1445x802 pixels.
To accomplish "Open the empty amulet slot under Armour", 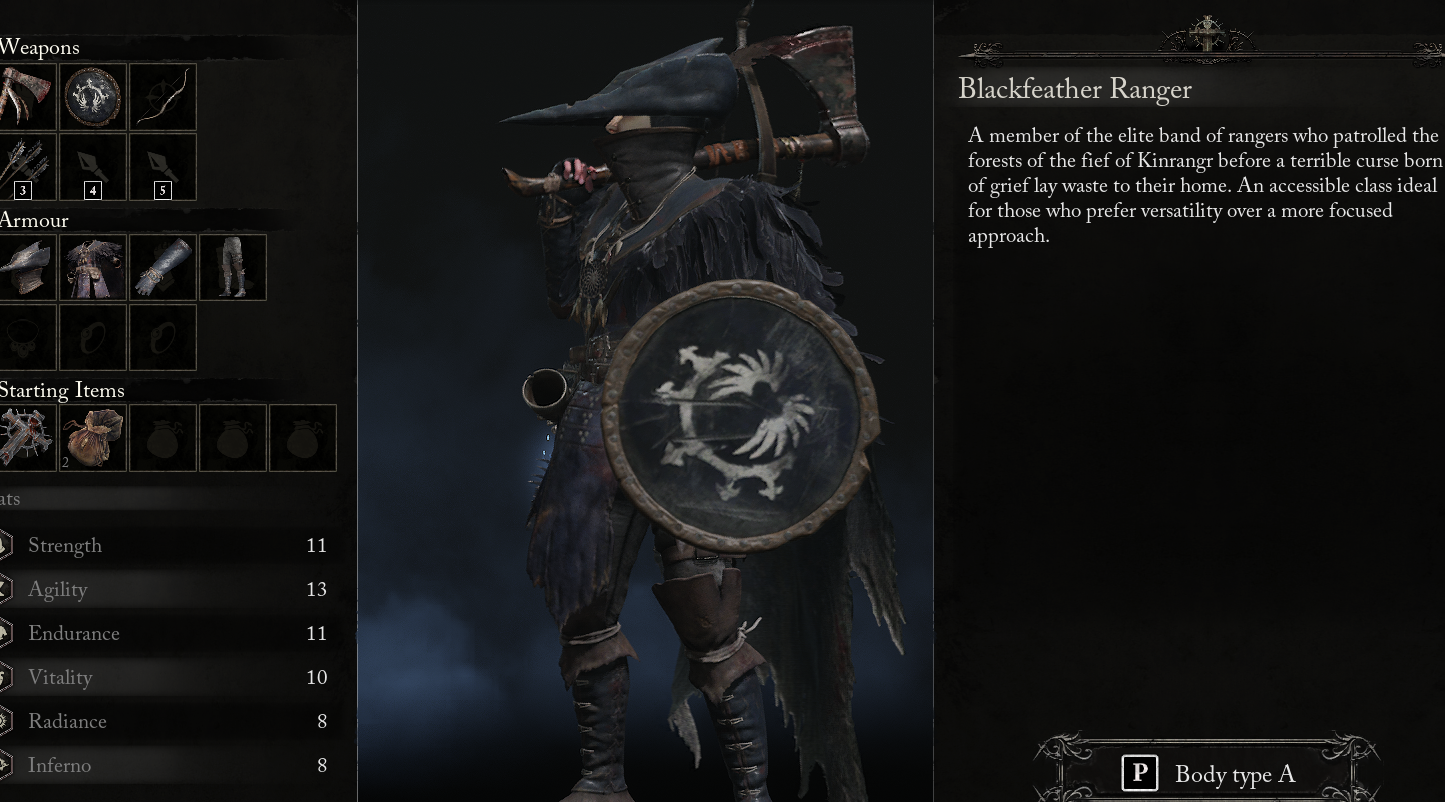I will click(24, 337).
